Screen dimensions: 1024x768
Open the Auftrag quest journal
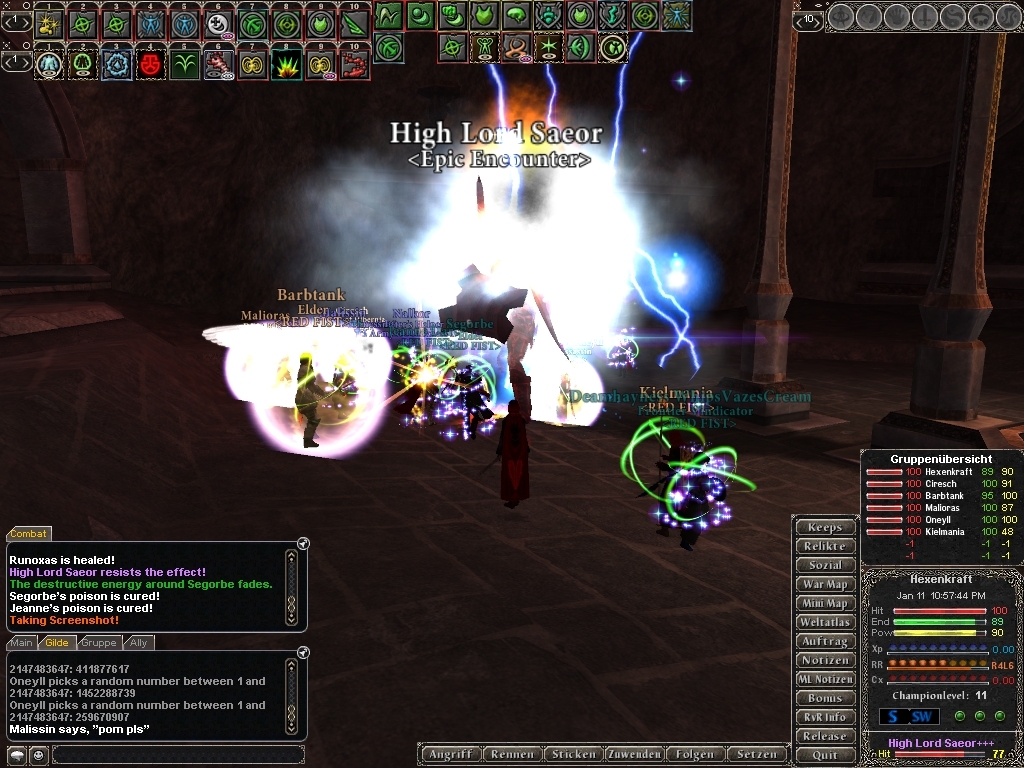pos(825,641)
